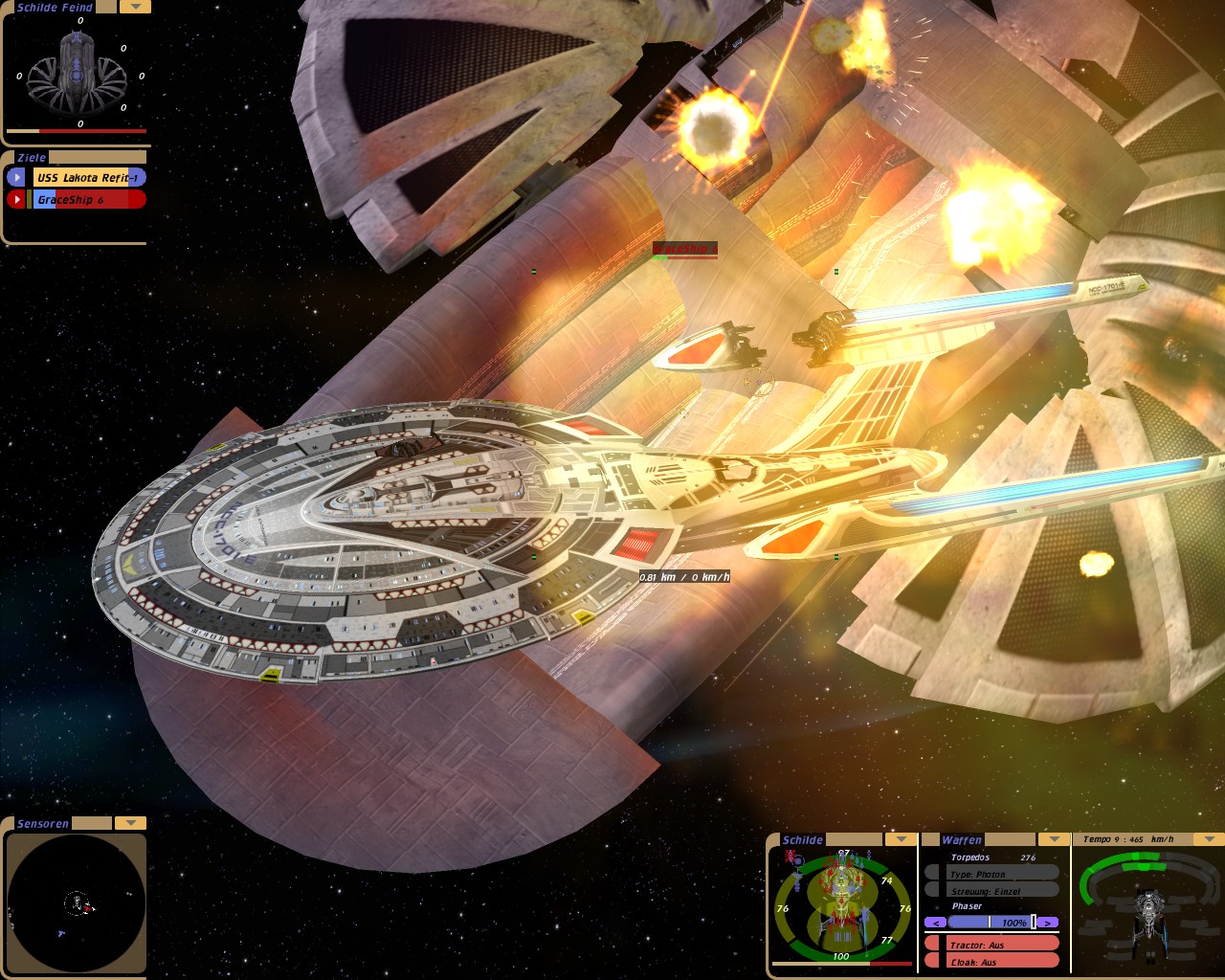This screenshot has width=1225, height=980.
Task: Collapse the Waffen panel with its arrow
Action: pyautogui.click(x=1054, y=839)
